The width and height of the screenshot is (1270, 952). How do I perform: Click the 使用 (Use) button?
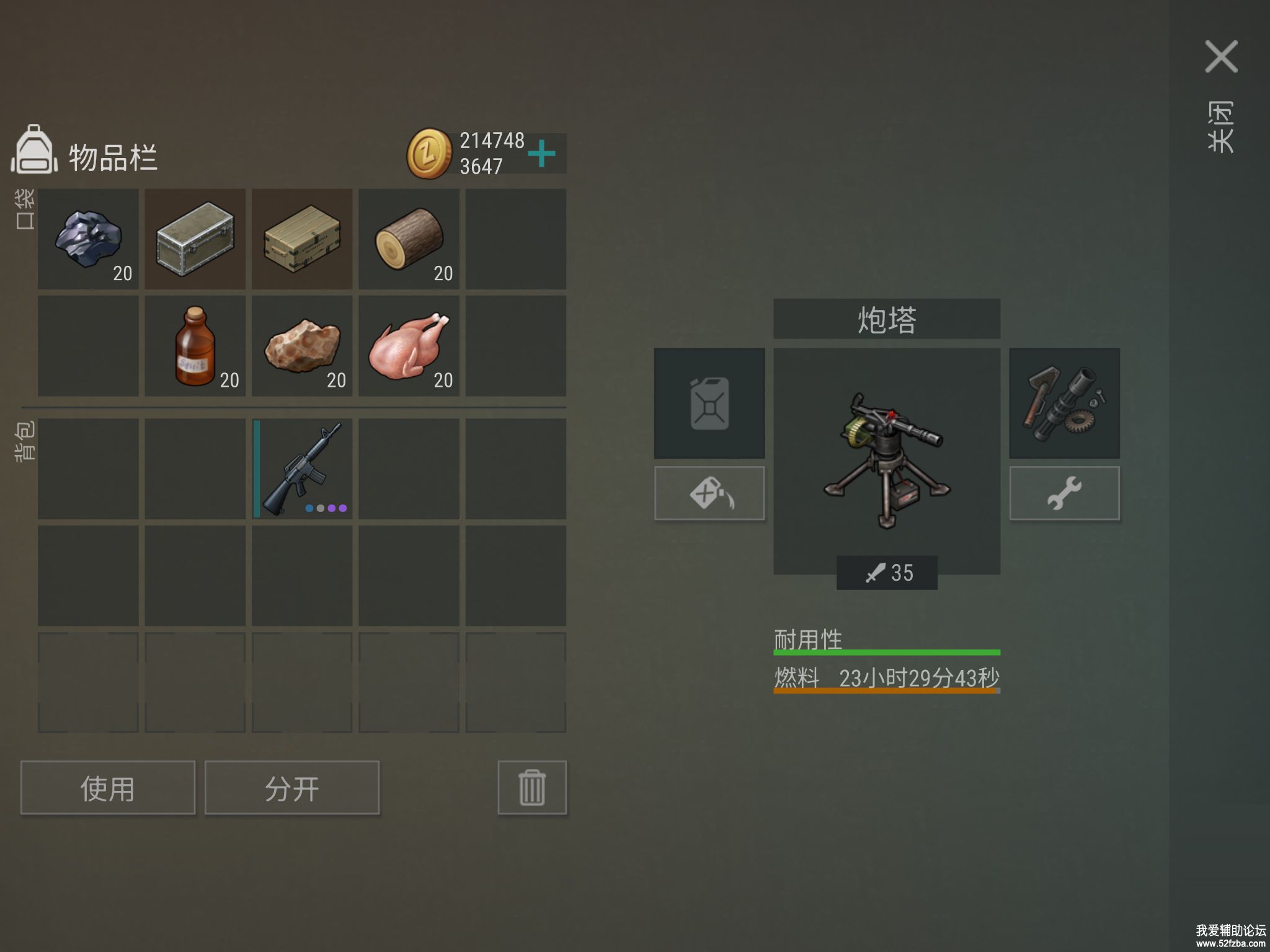click(108, 788)
